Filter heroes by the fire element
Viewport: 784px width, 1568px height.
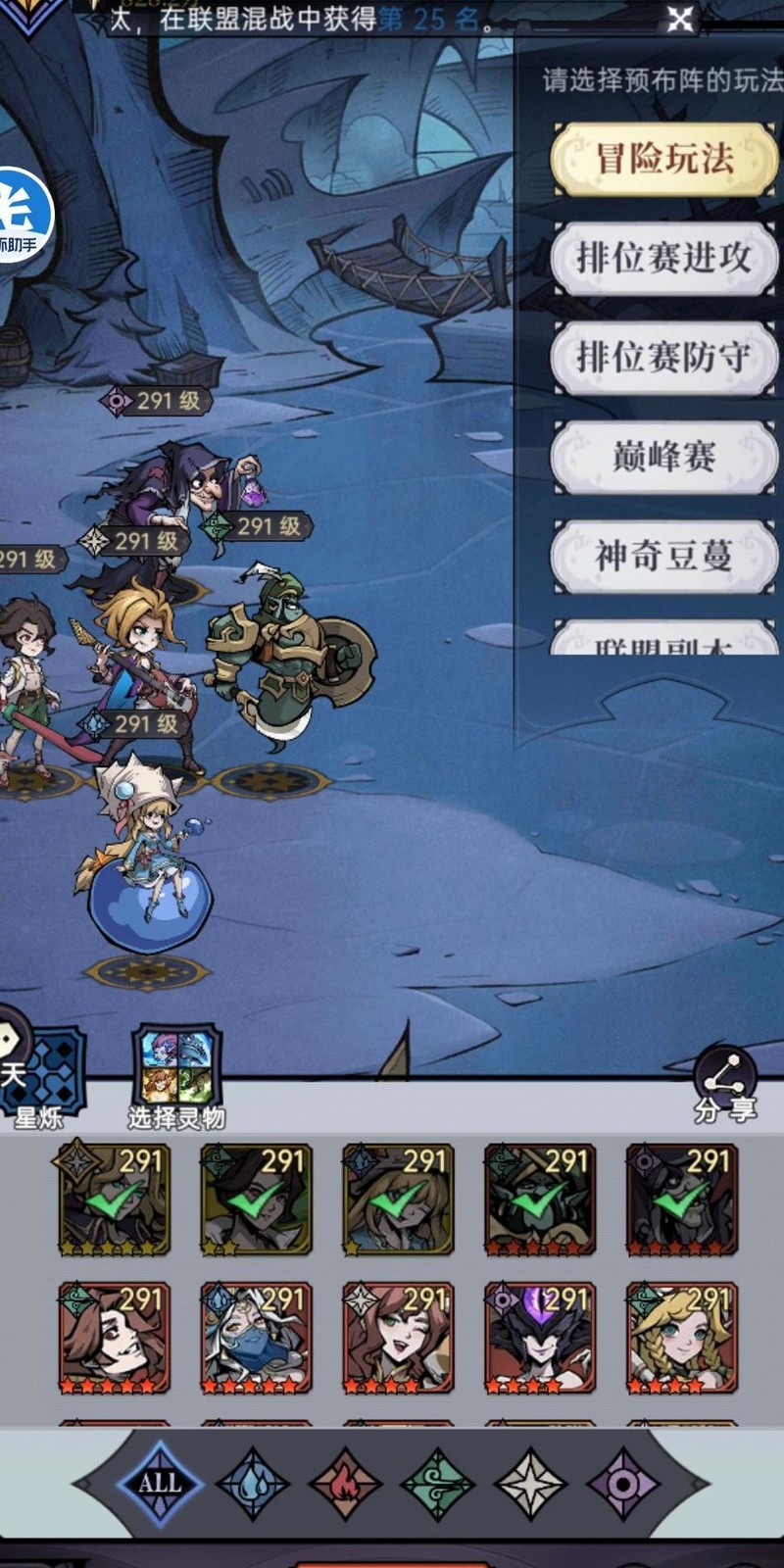click(345, 1483)
